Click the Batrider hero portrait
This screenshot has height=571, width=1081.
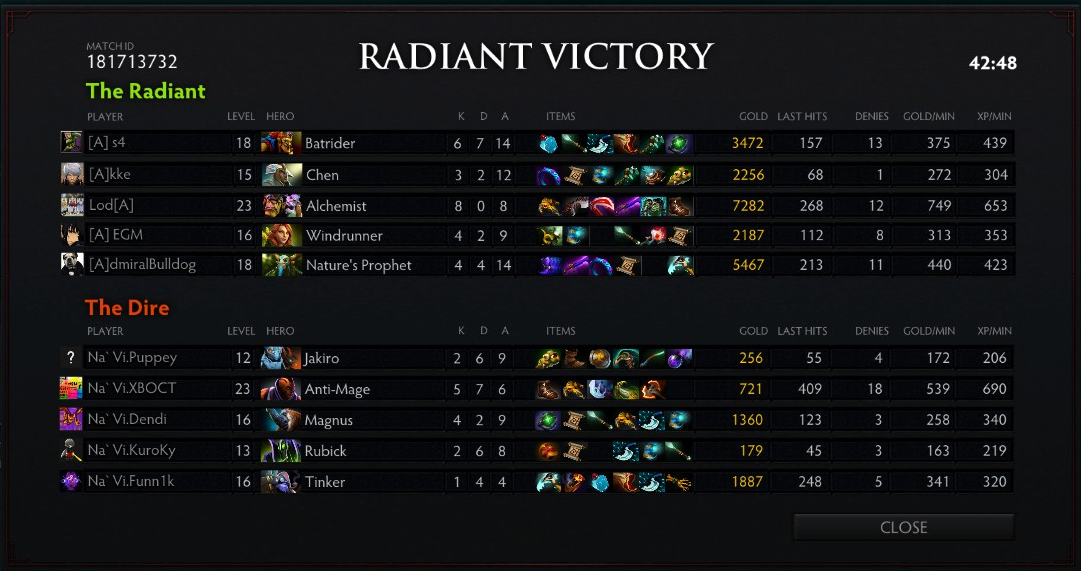tap(281, 143)
